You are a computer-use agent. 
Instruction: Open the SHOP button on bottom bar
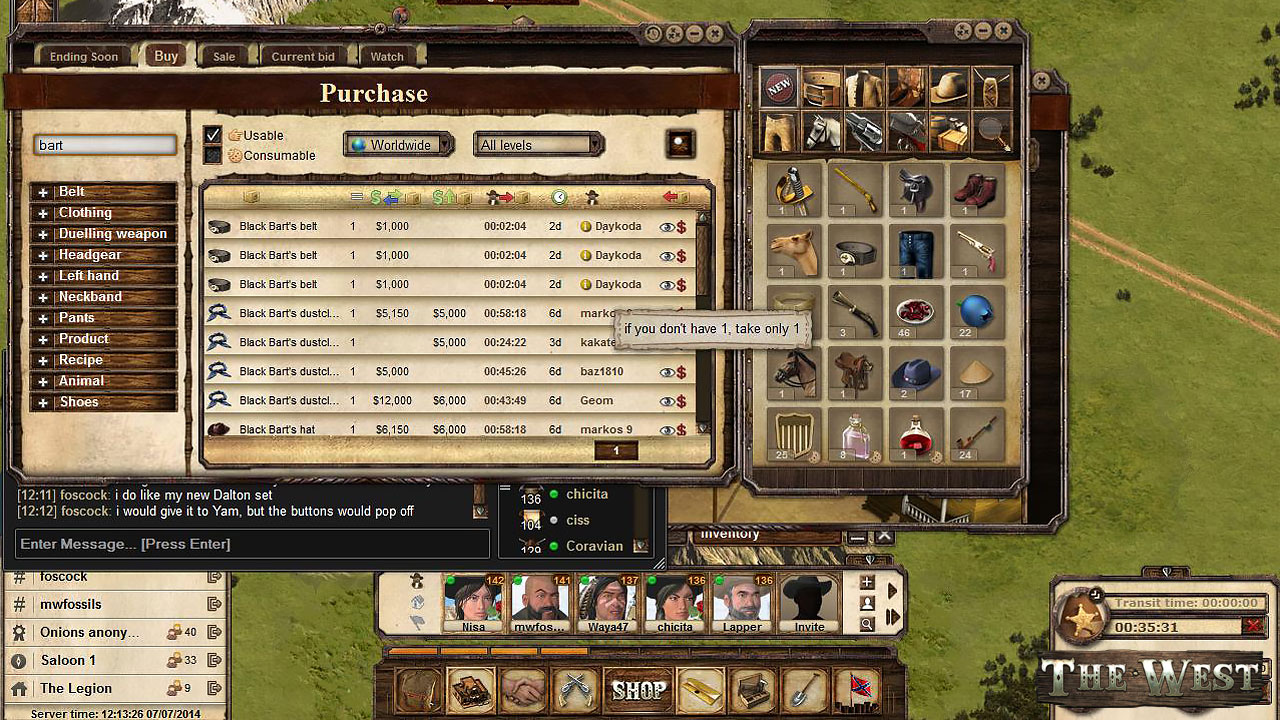639,690
